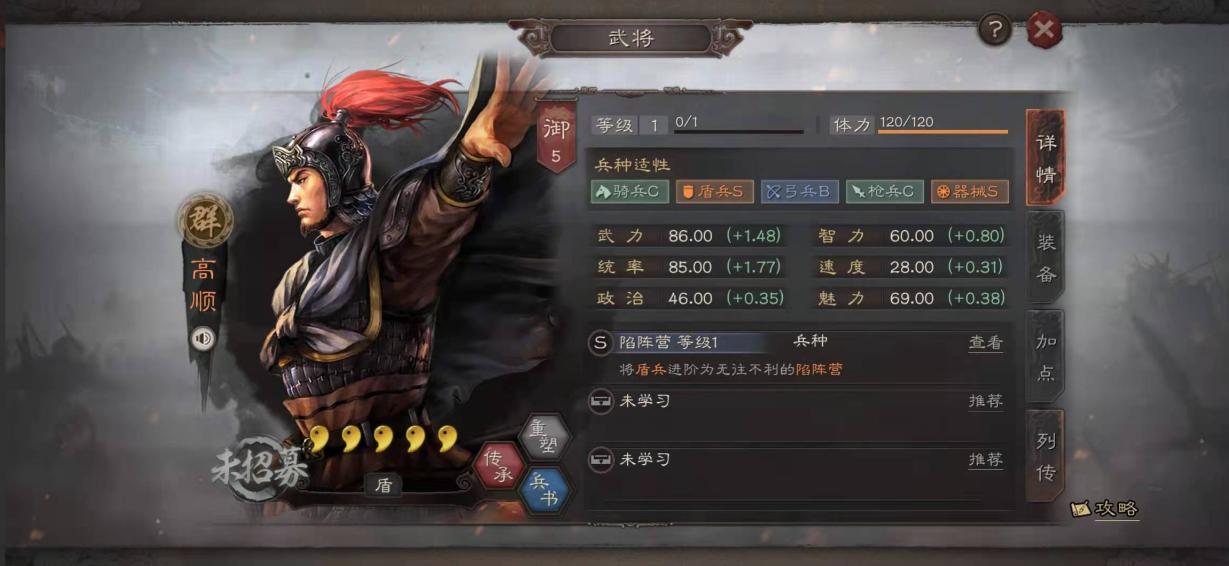This screenshot has width=1229, height=566.
Task: Play 高顺's voice with speaker icon
Action: click(203, 339)
